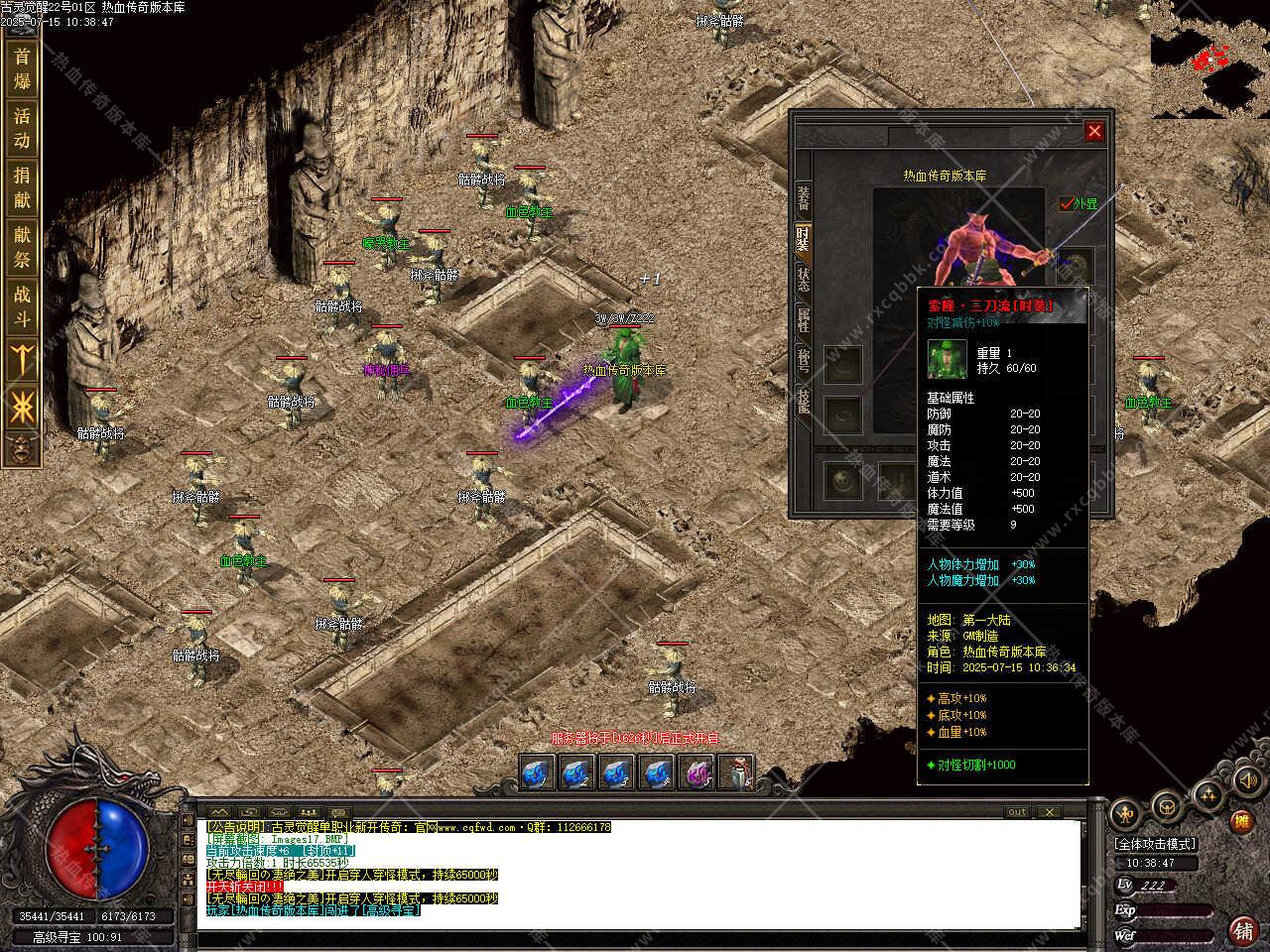Image resolution: width=1270 pixels, height=952 pixels.
Task: Toggle the 外显 appearance checkbox
Action: click(1068, 203)
